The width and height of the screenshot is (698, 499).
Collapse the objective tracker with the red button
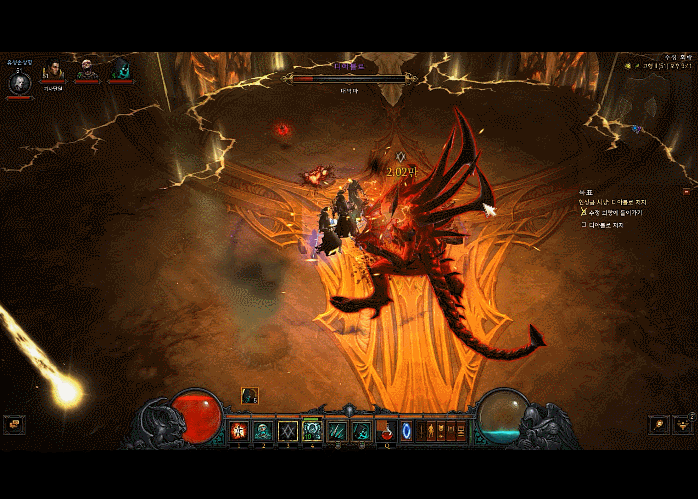(x=686, y=190)
